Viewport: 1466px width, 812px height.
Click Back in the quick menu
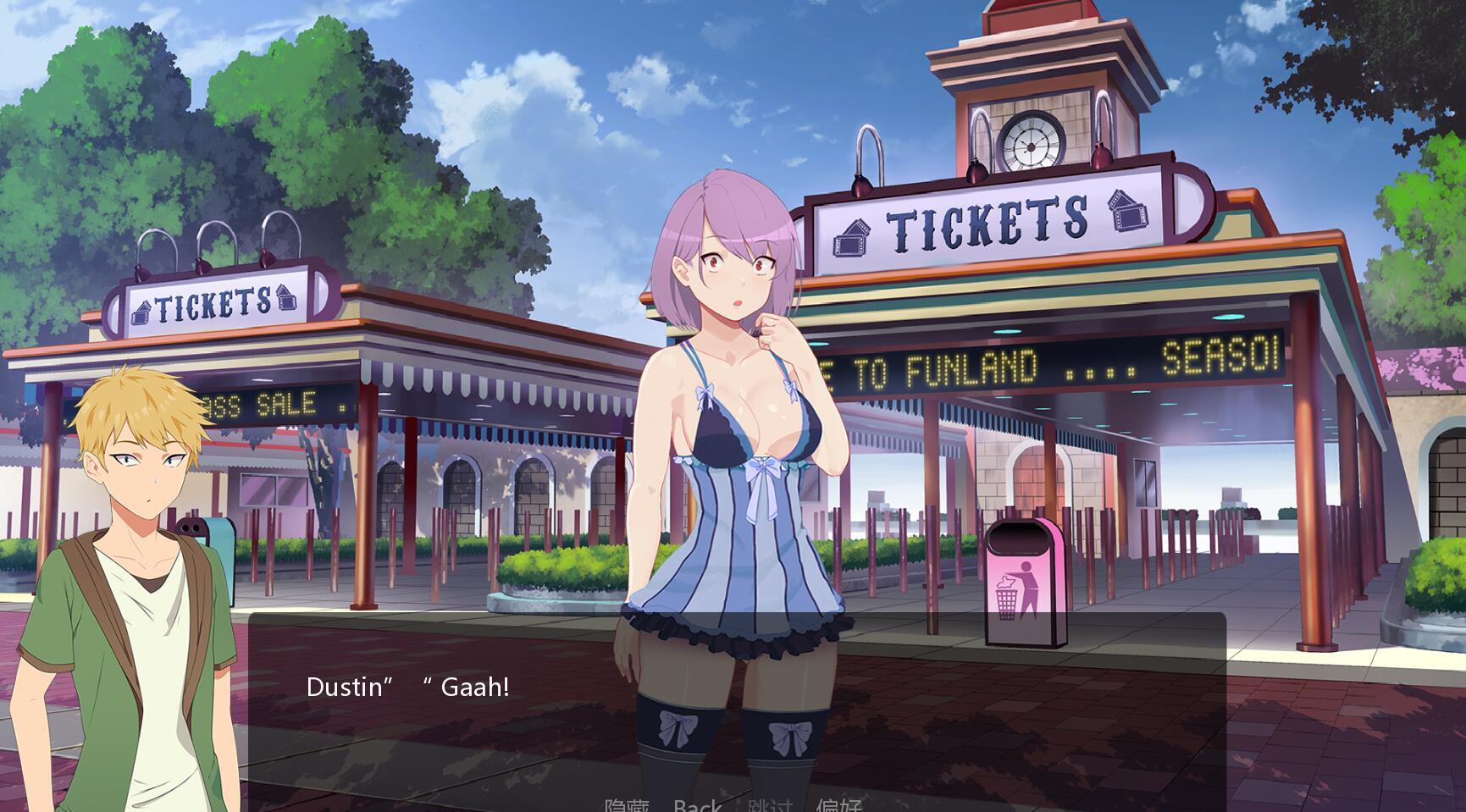pyautogui.click(x=695, y=804)
